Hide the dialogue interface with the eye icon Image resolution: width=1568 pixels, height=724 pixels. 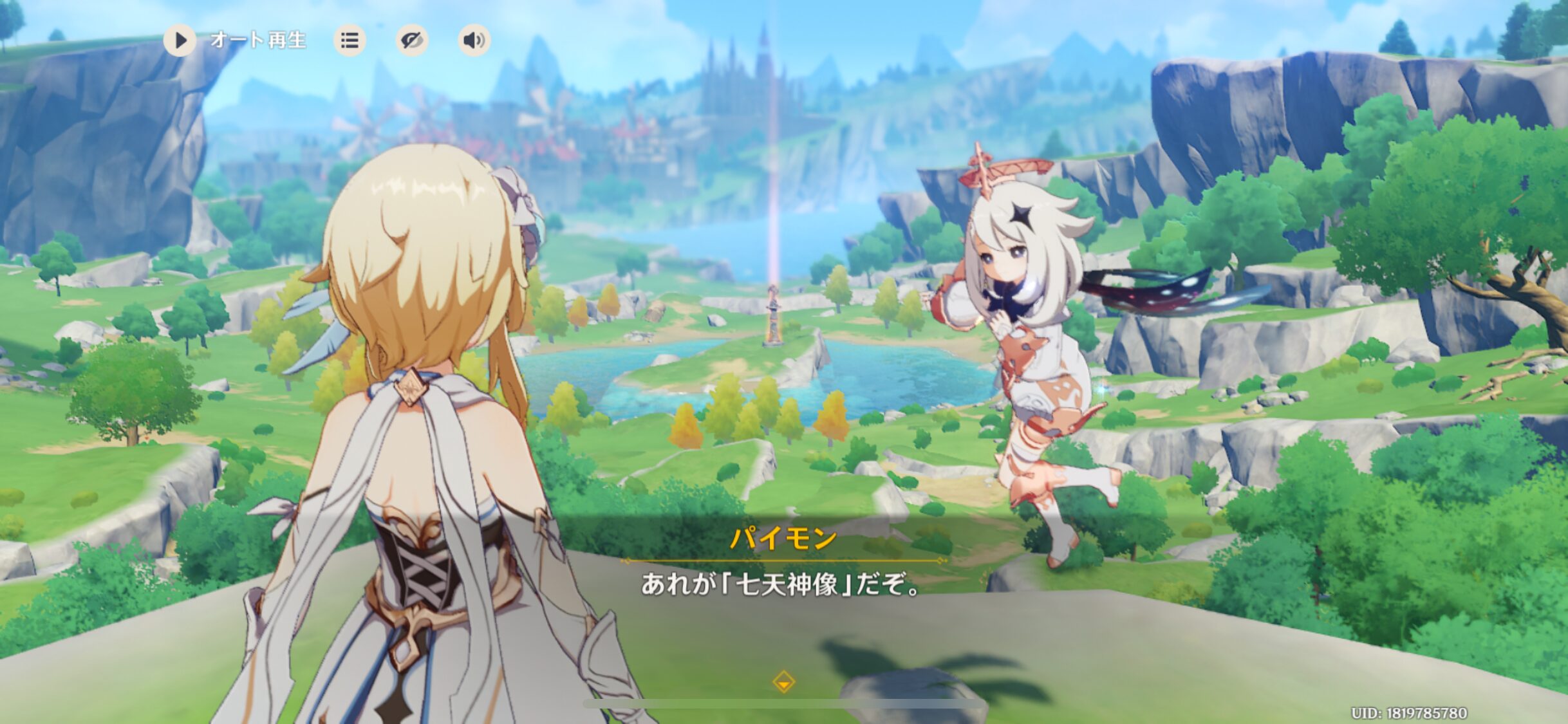[x=411, y=41]
